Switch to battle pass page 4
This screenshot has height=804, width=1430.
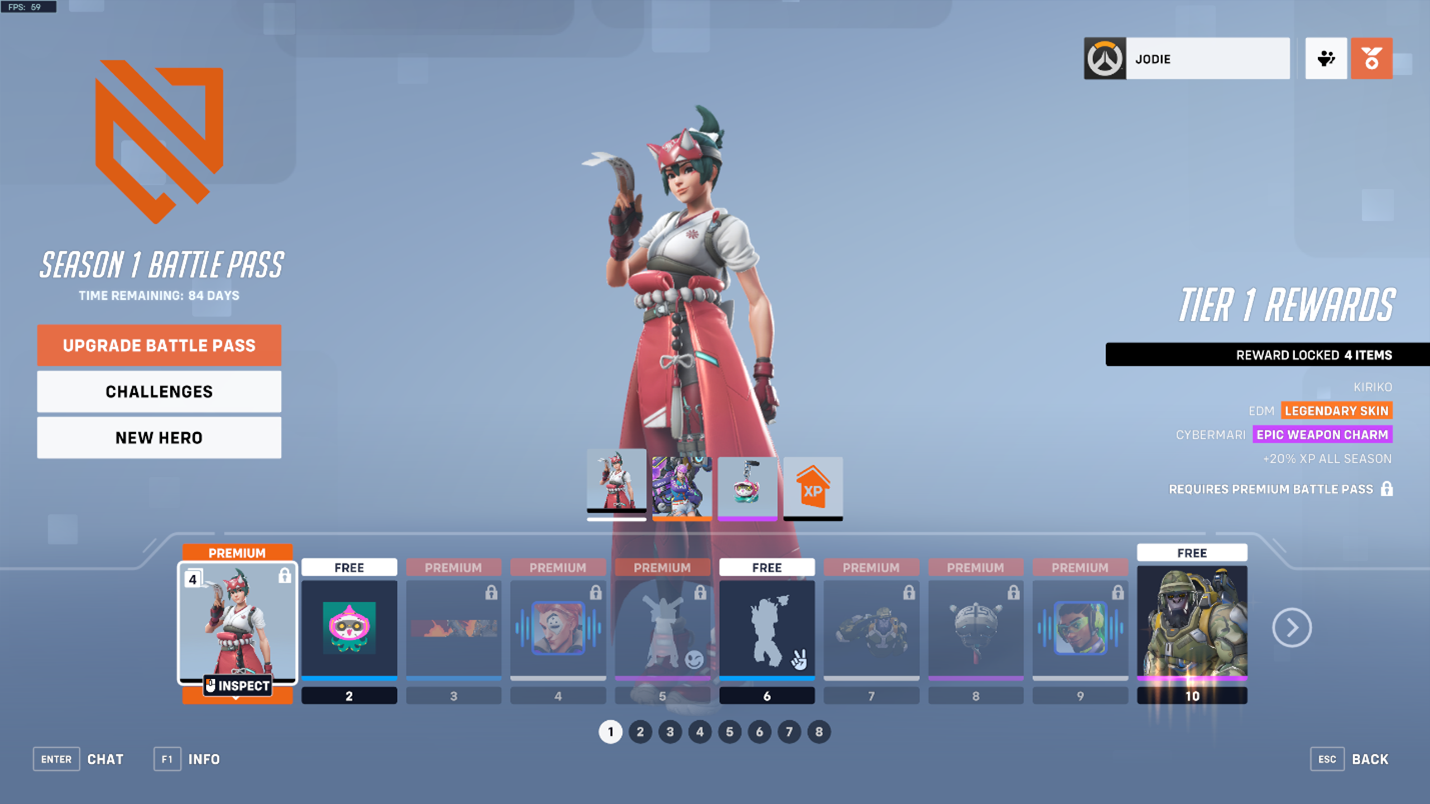(x=700, y=732)
